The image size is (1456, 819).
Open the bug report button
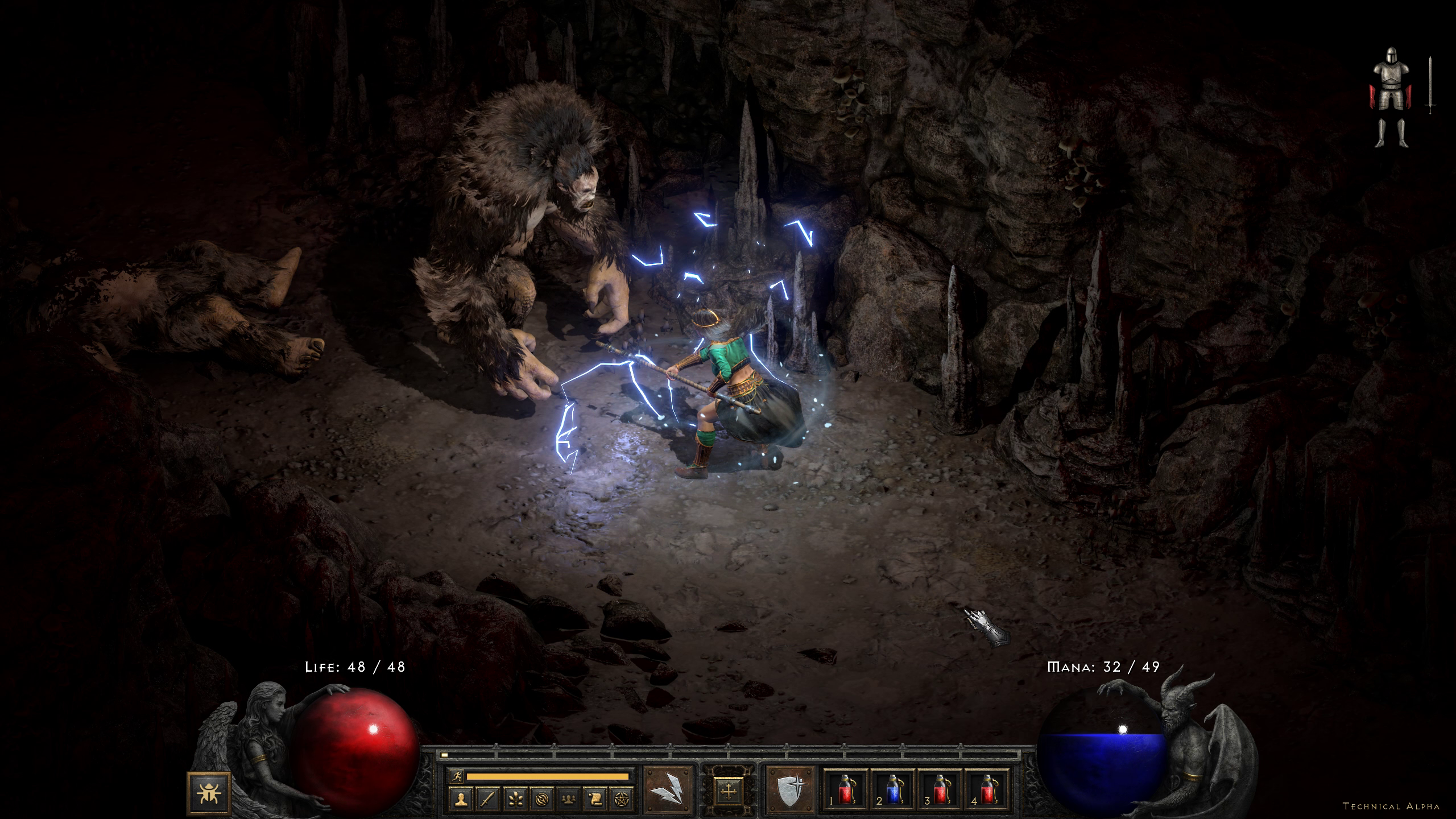[208, 792]
